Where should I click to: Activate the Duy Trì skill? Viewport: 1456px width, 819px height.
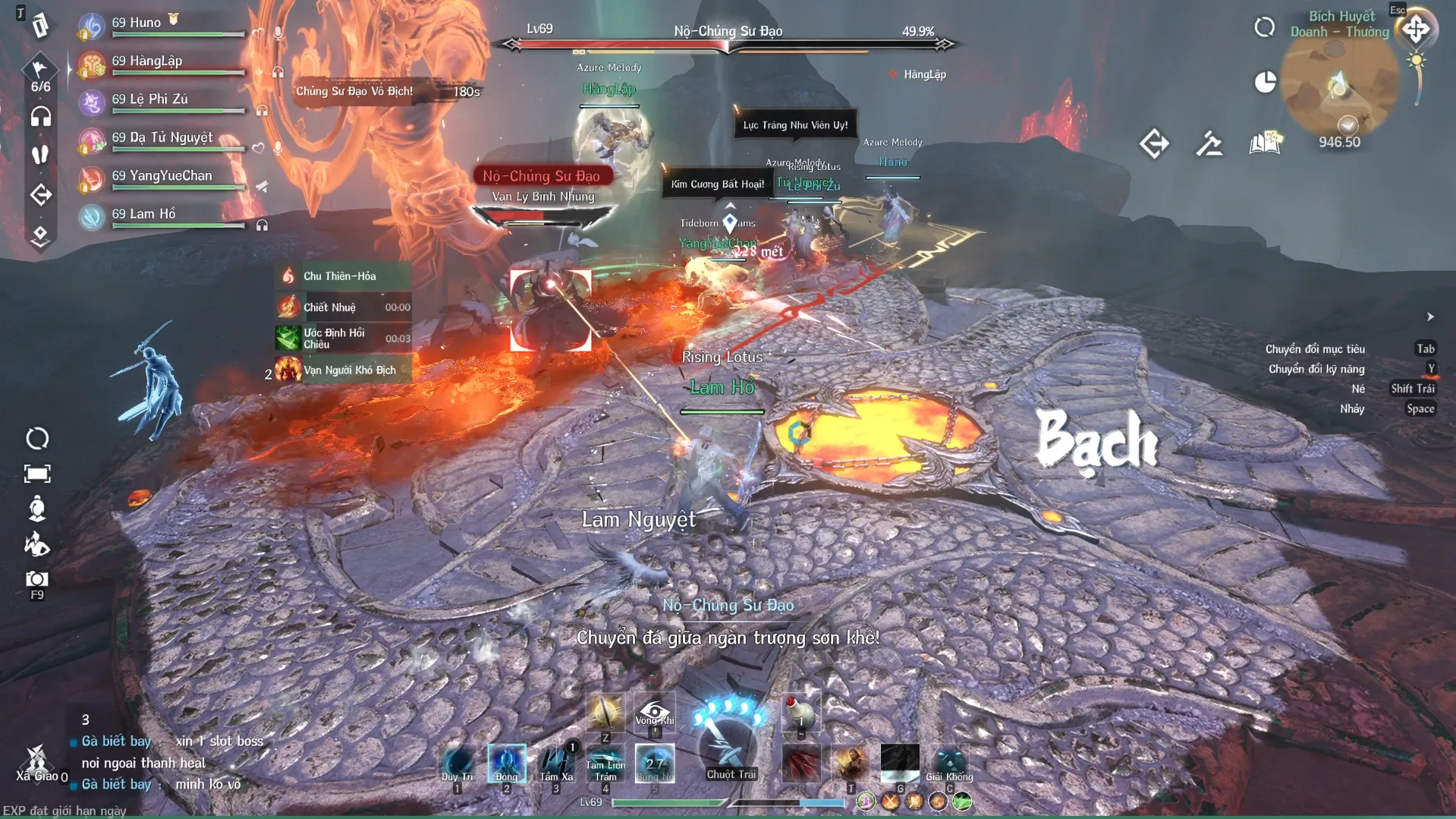pyautogui.click(x=458, y=762)
